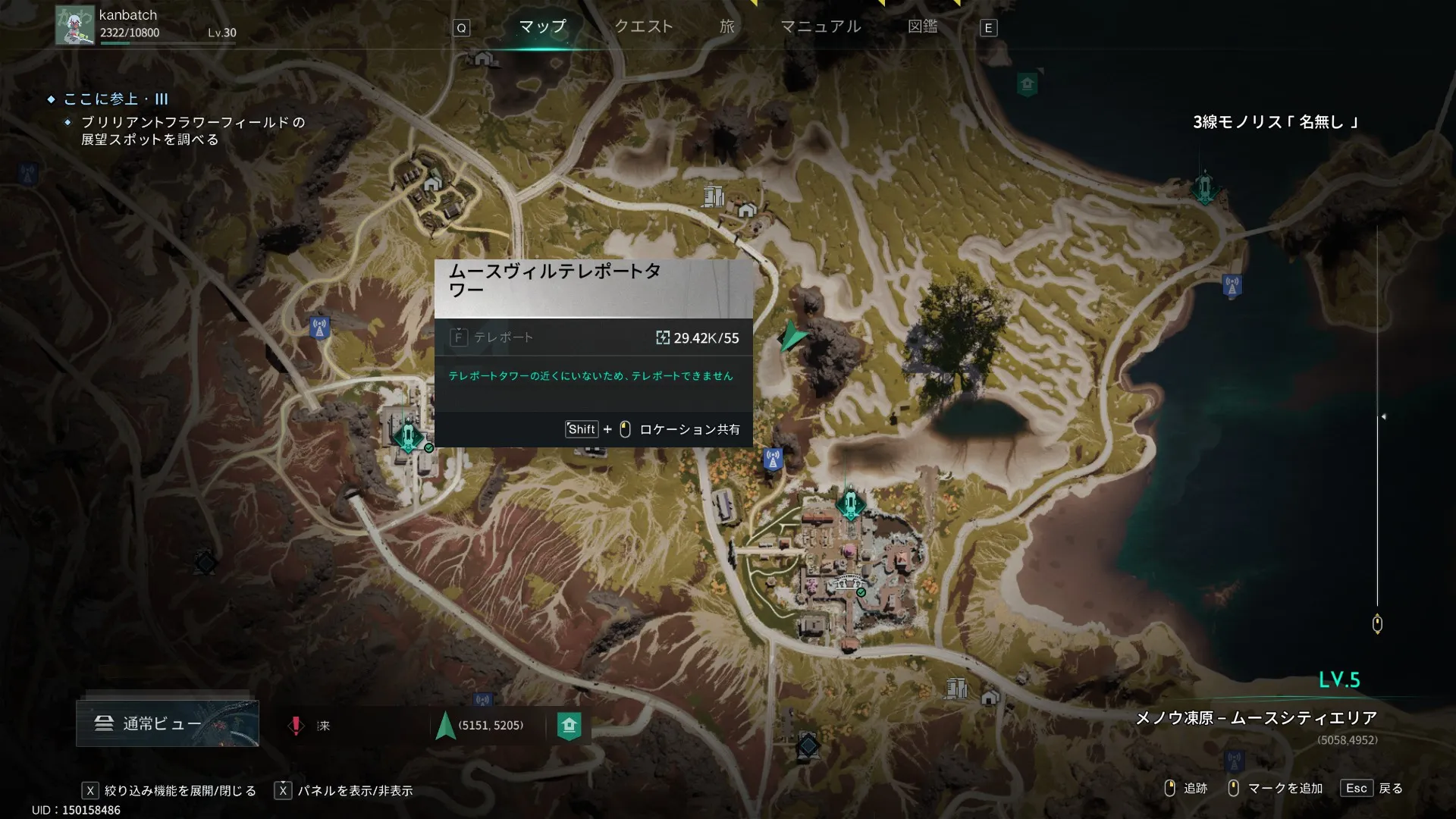
Task: Click the 追跡 tracking option
Action: [1194, 789]
